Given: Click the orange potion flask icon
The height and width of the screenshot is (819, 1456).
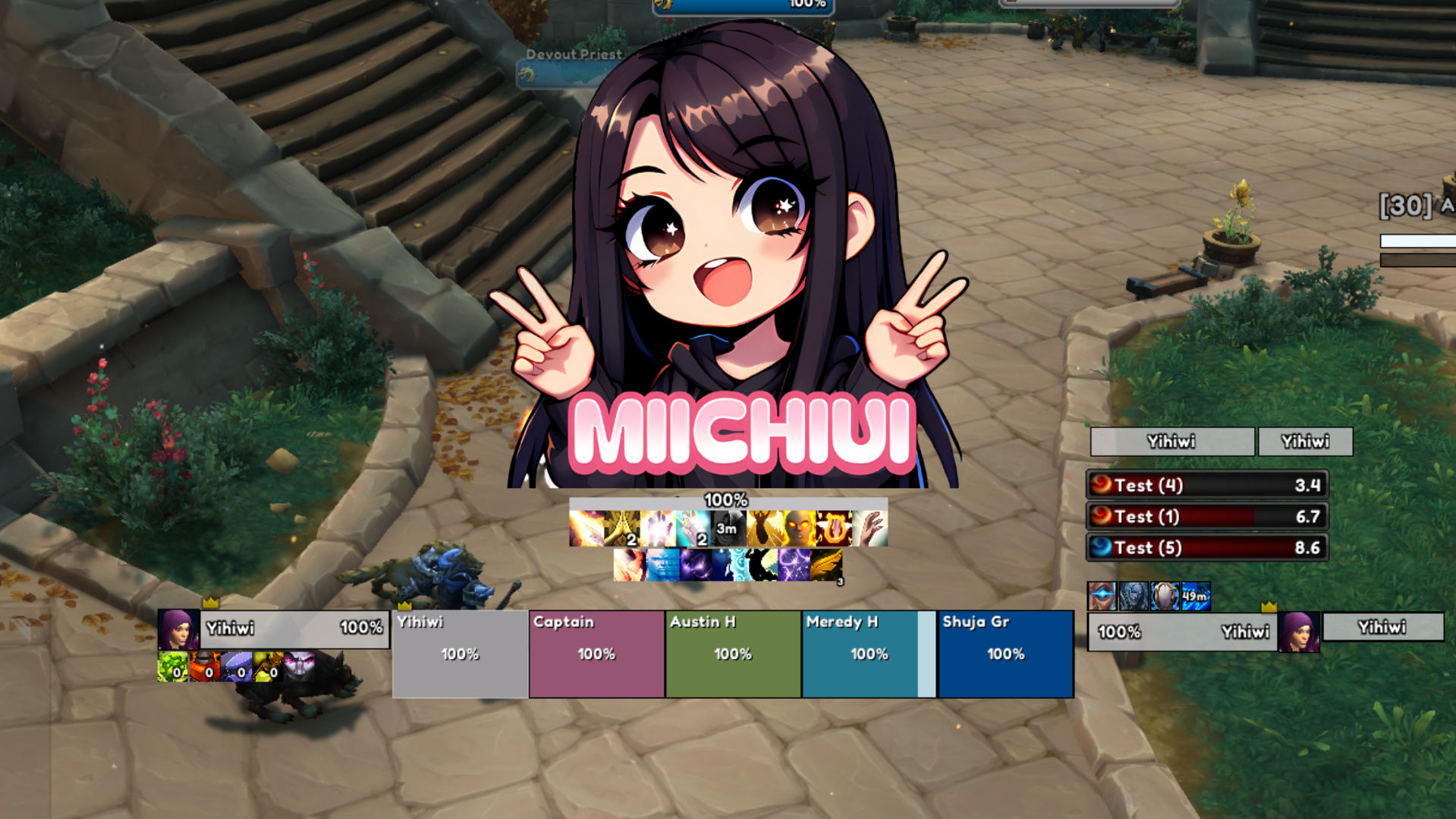Looking at the screenshot, I should click(x=204, y=666).
